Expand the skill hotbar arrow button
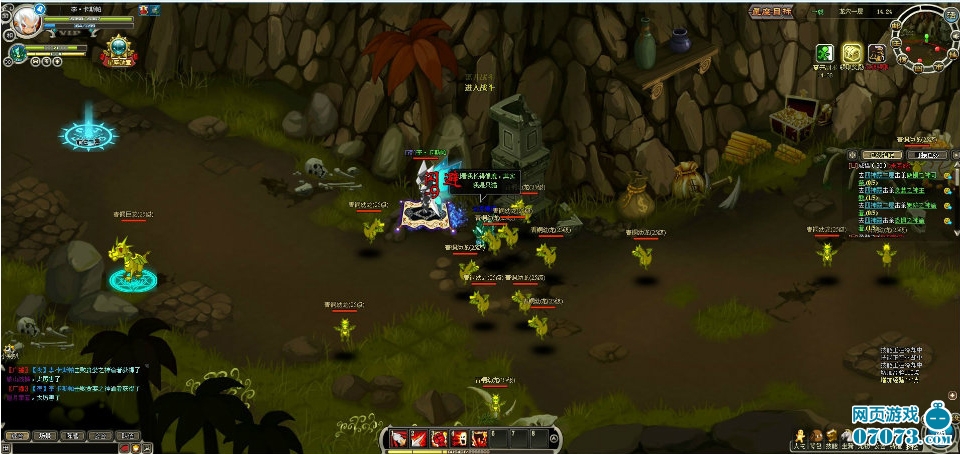 [555, 438]
